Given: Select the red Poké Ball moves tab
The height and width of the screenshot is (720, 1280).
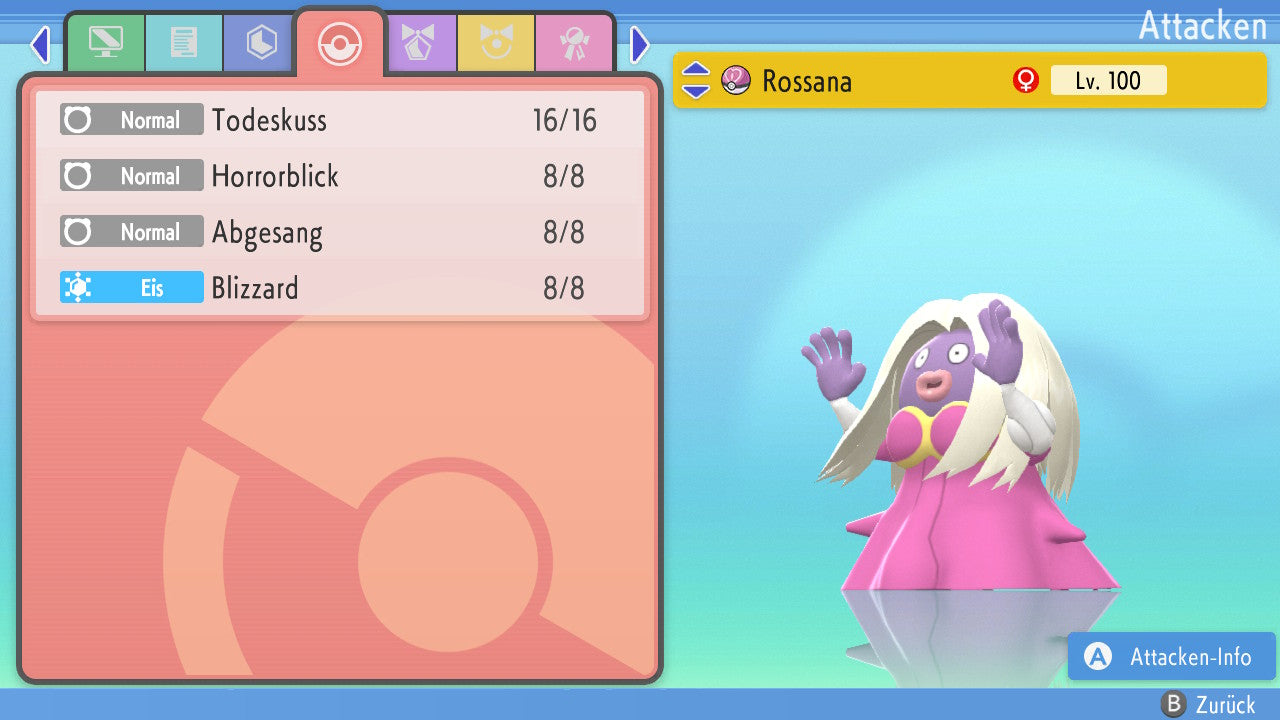Looking at the screenshot, I should click(x=340, y=44).
